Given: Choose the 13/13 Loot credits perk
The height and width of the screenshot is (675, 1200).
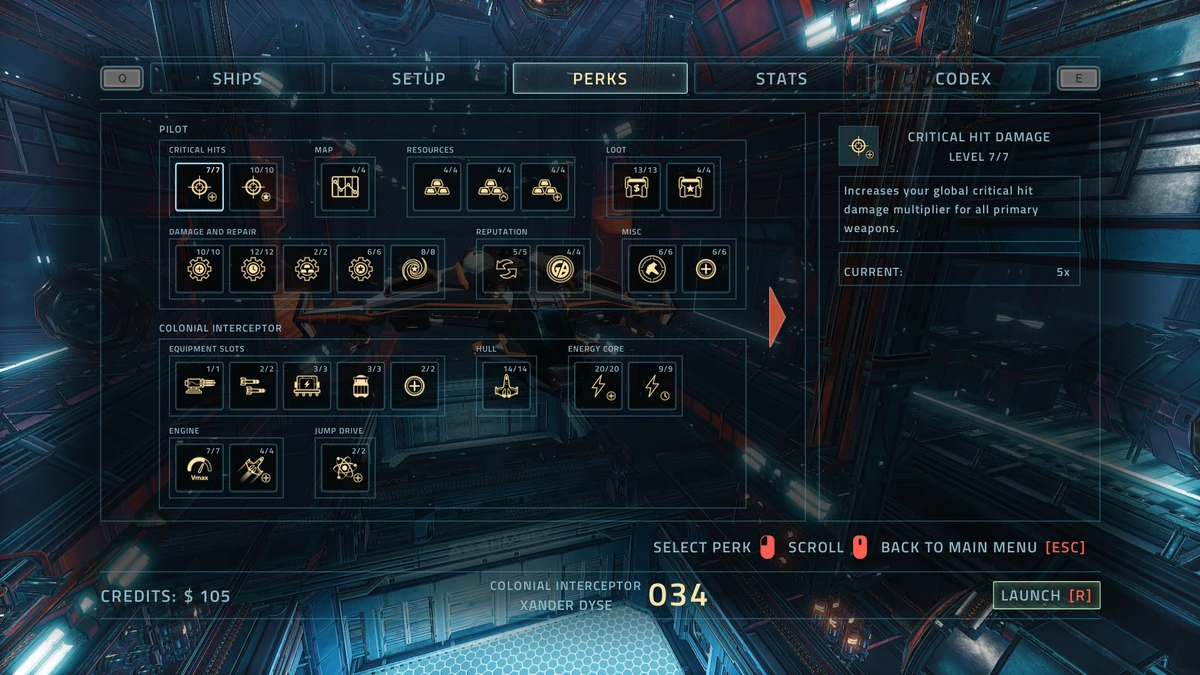Looking at the screenshot, I should point(636,187).
